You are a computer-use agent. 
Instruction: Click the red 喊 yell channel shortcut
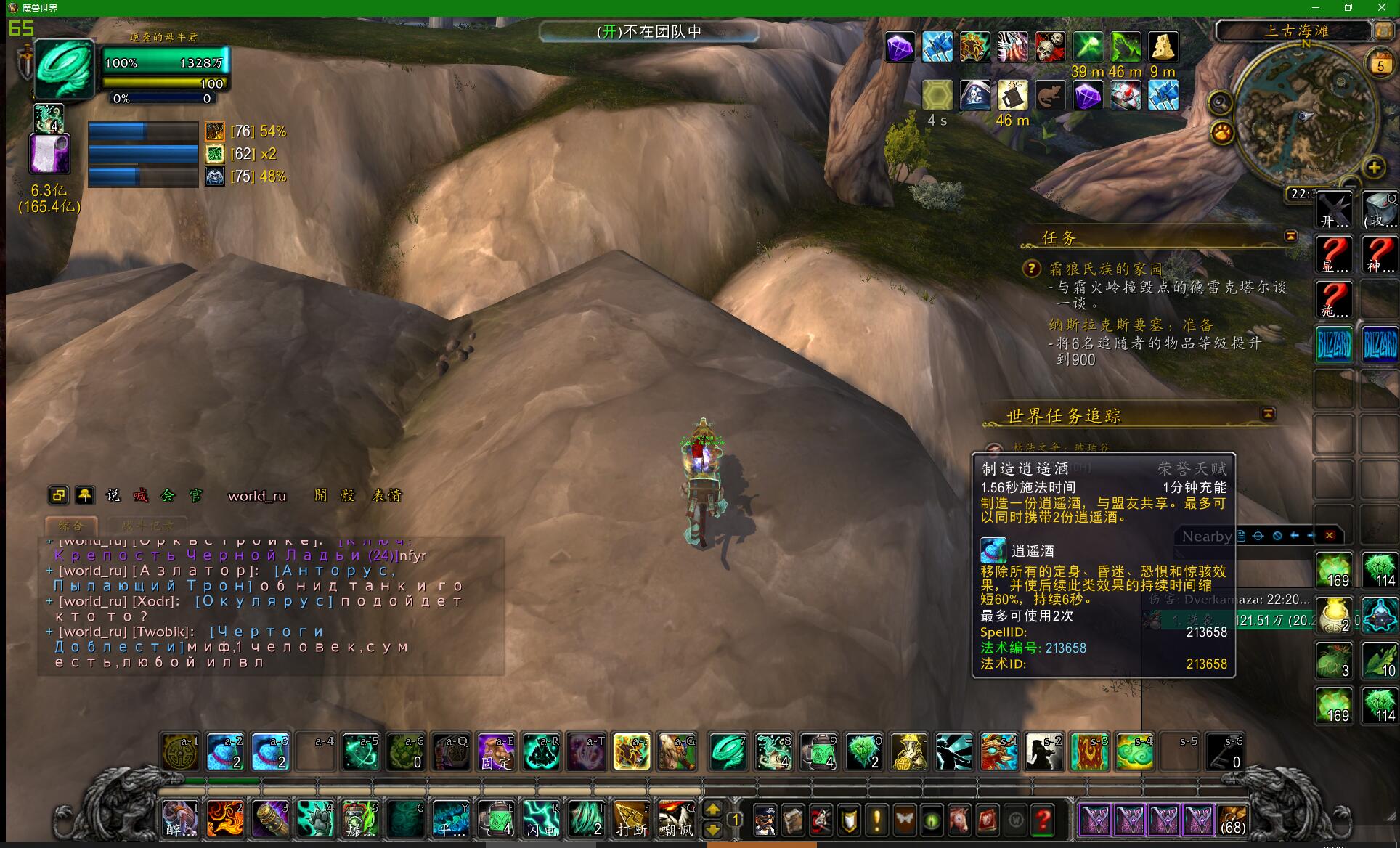click(x=140, y=495)
